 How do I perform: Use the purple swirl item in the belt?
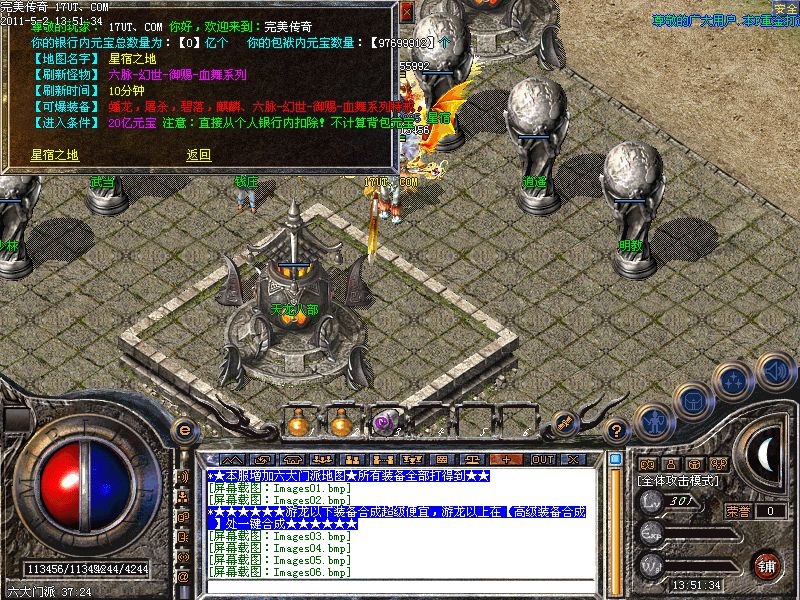(x=381, y=424)
